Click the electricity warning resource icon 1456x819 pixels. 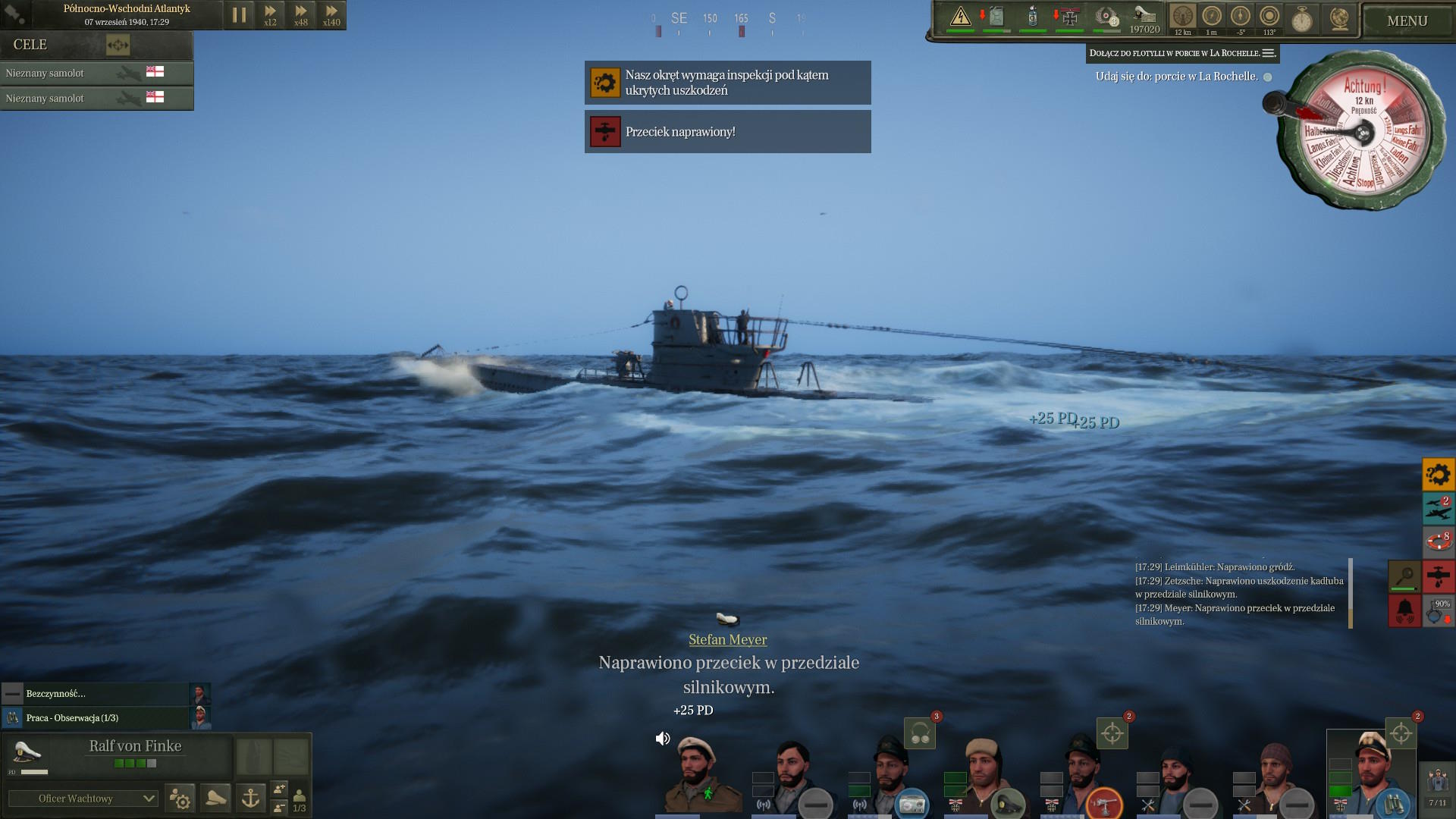(960, 17)
